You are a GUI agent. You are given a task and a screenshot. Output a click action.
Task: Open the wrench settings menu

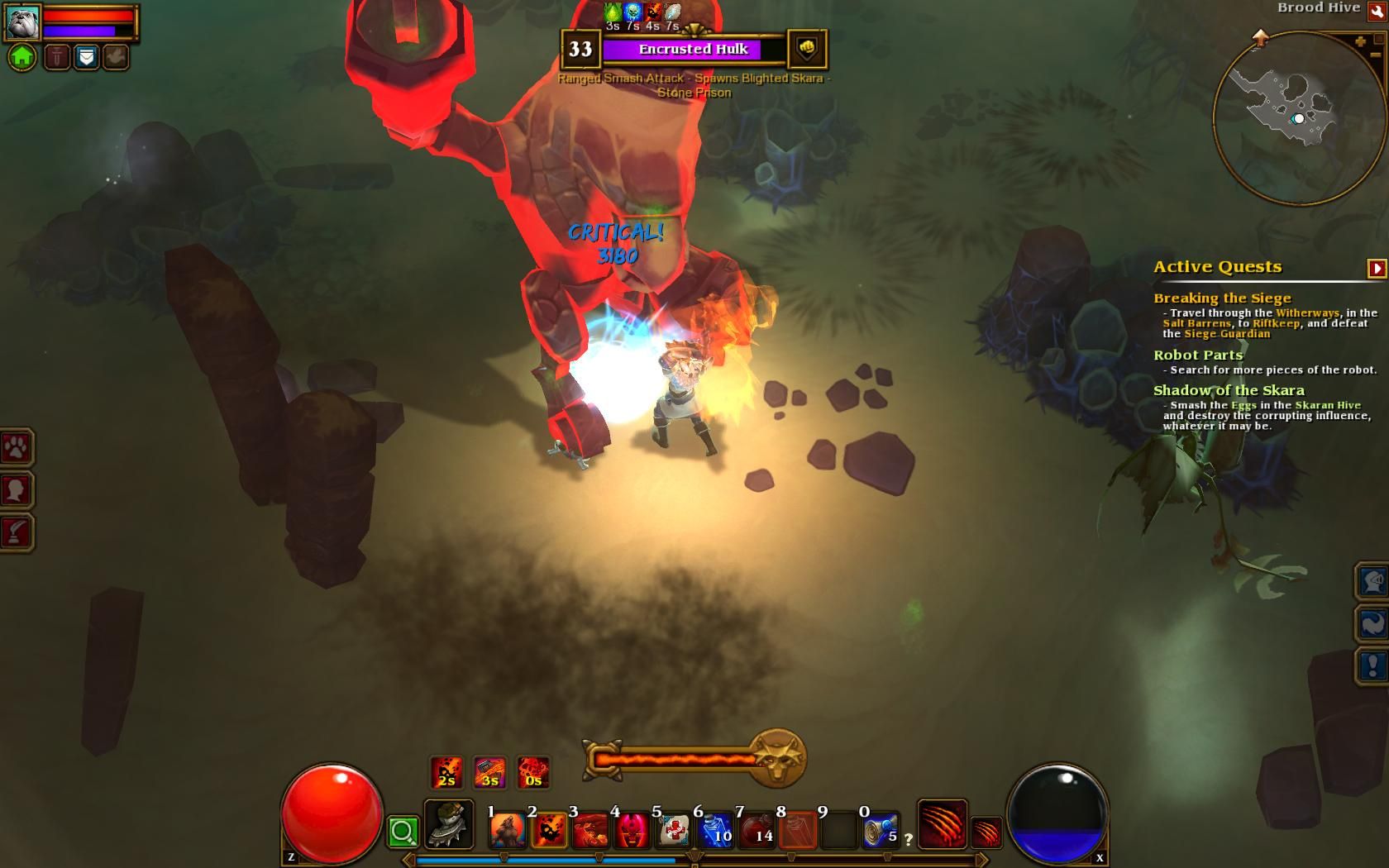[x=1377, y=10]
